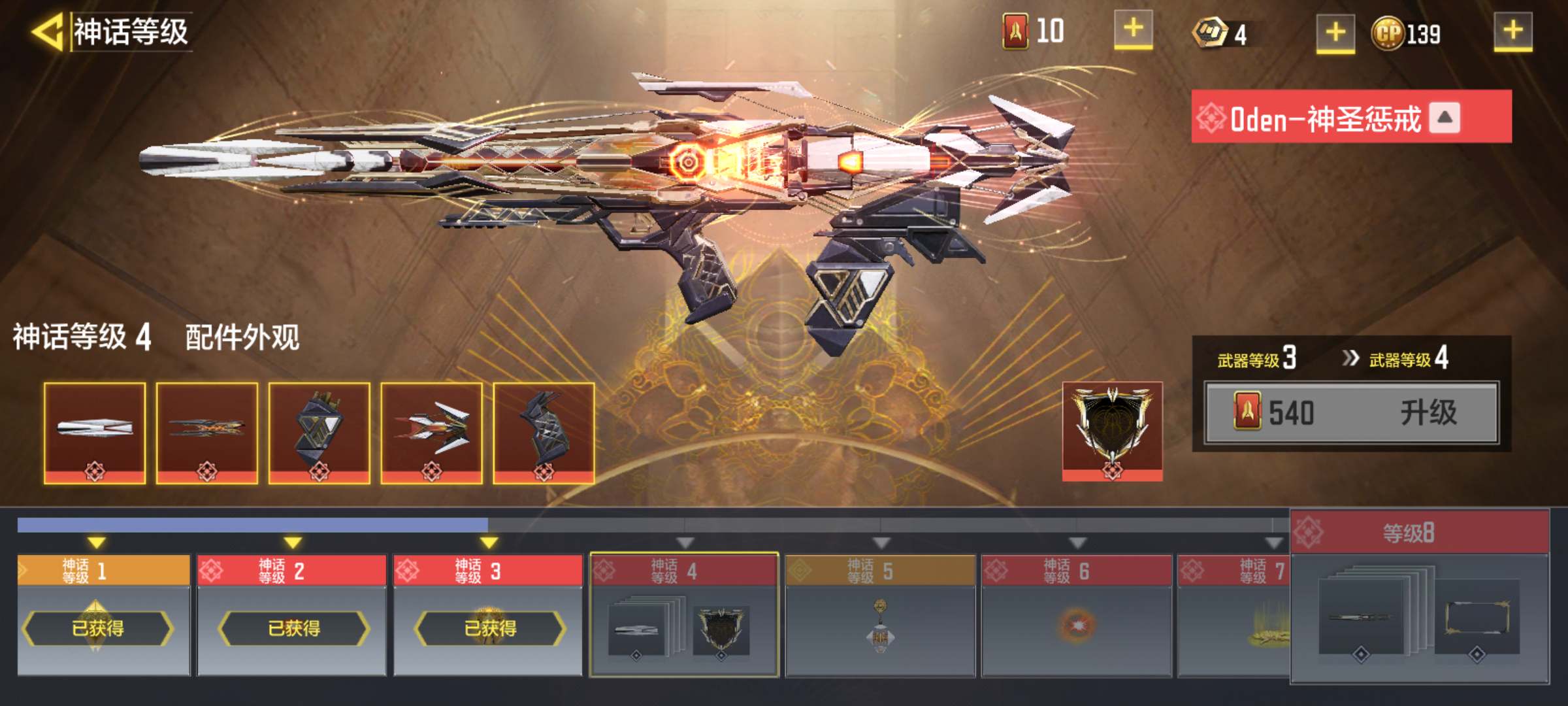Screen dimensions: 1568x706
Task: Open the 神话等级 7 tier
Action: [1233, 614]
